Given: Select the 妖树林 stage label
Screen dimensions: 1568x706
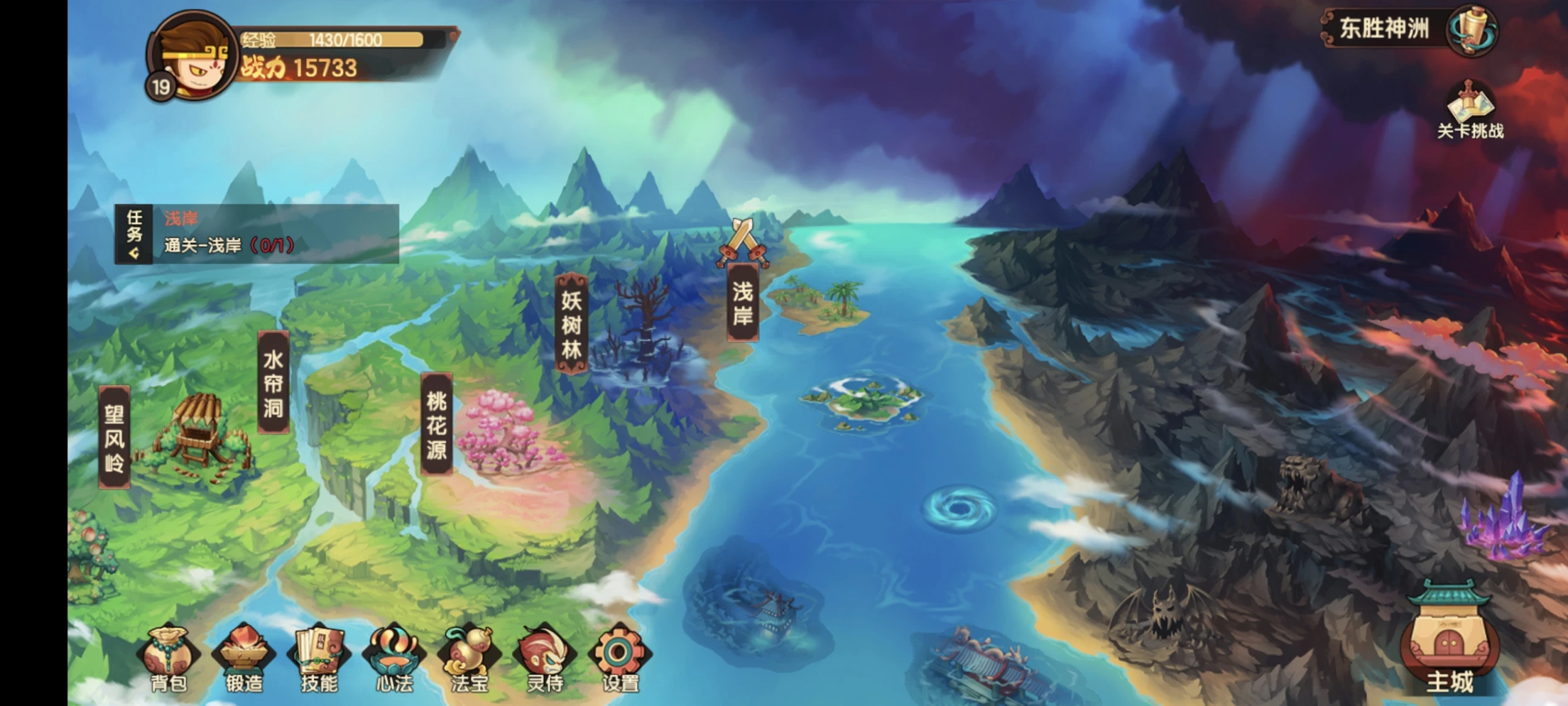Looking at the screenshot, I should pos(571,324).
